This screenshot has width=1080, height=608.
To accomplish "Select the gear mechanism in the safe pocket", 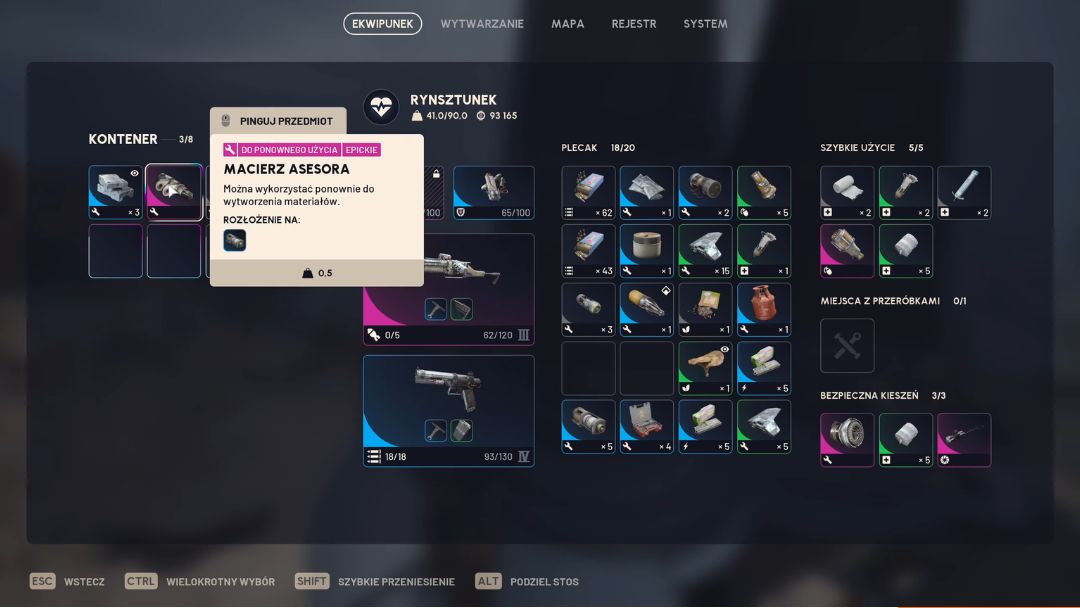I will [x=847, y=440].
